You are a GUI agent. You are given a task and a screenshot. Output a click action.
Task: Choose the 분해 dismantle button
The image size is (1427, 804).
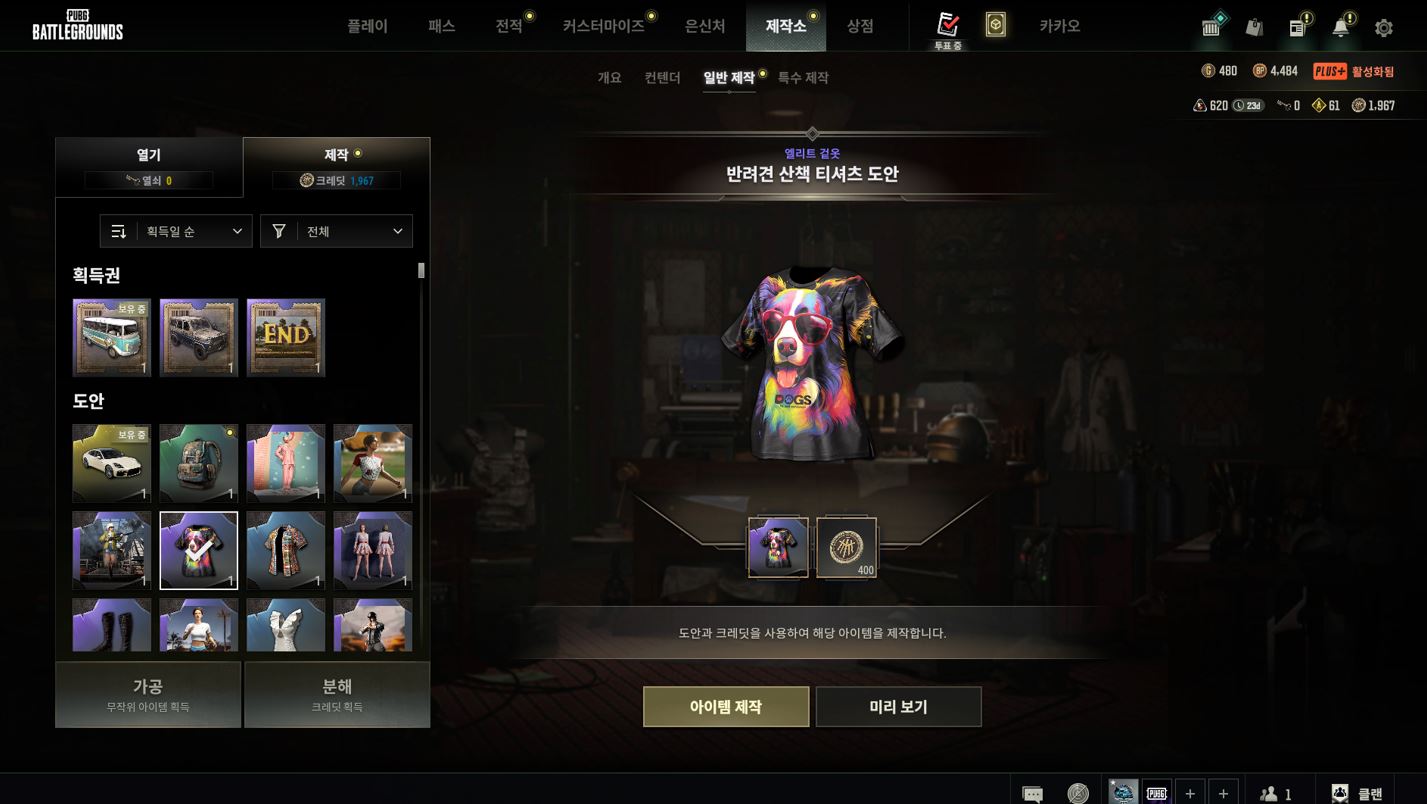pos(337,694)
